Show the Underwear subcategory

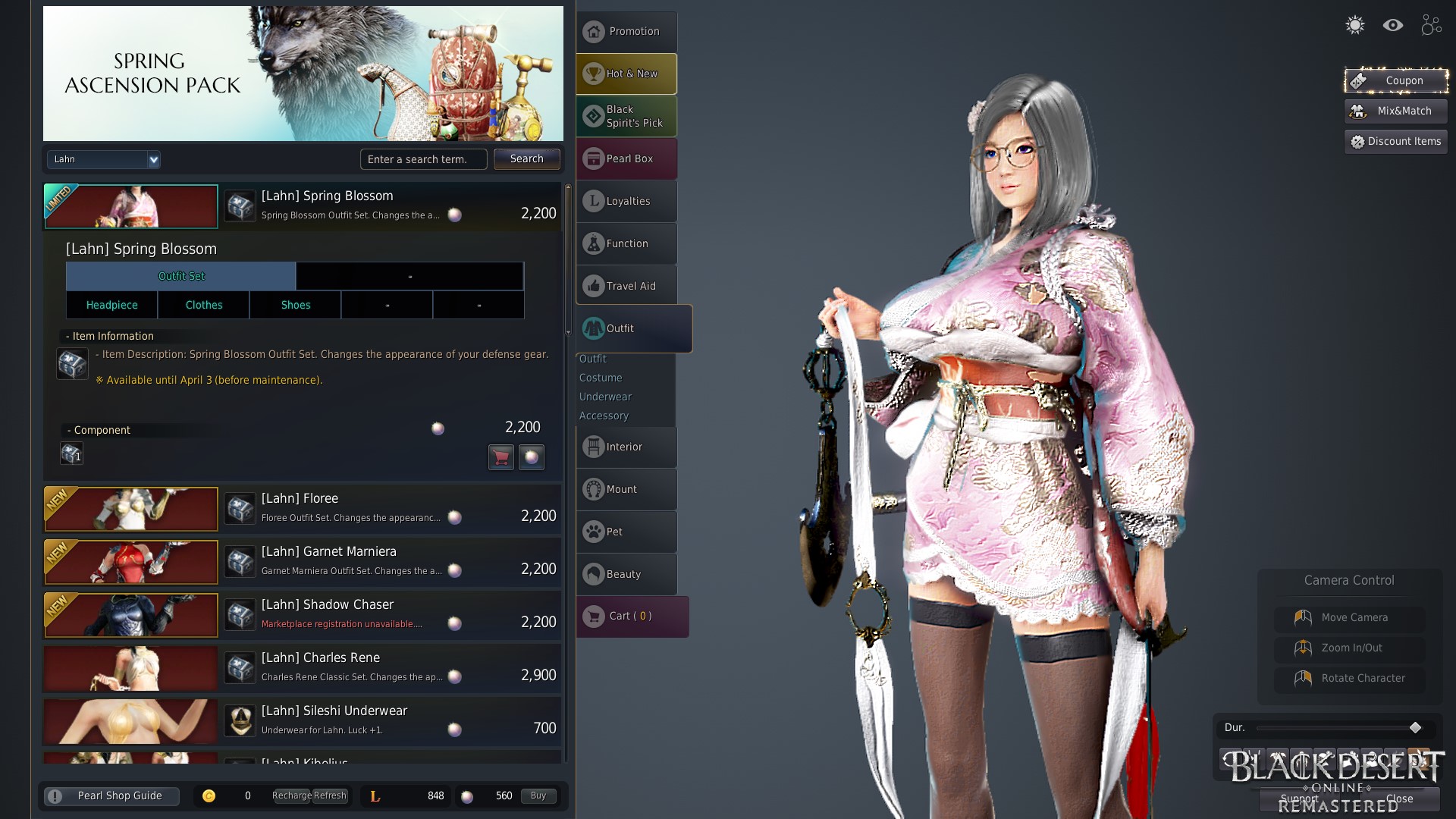(x=605, y=397)
